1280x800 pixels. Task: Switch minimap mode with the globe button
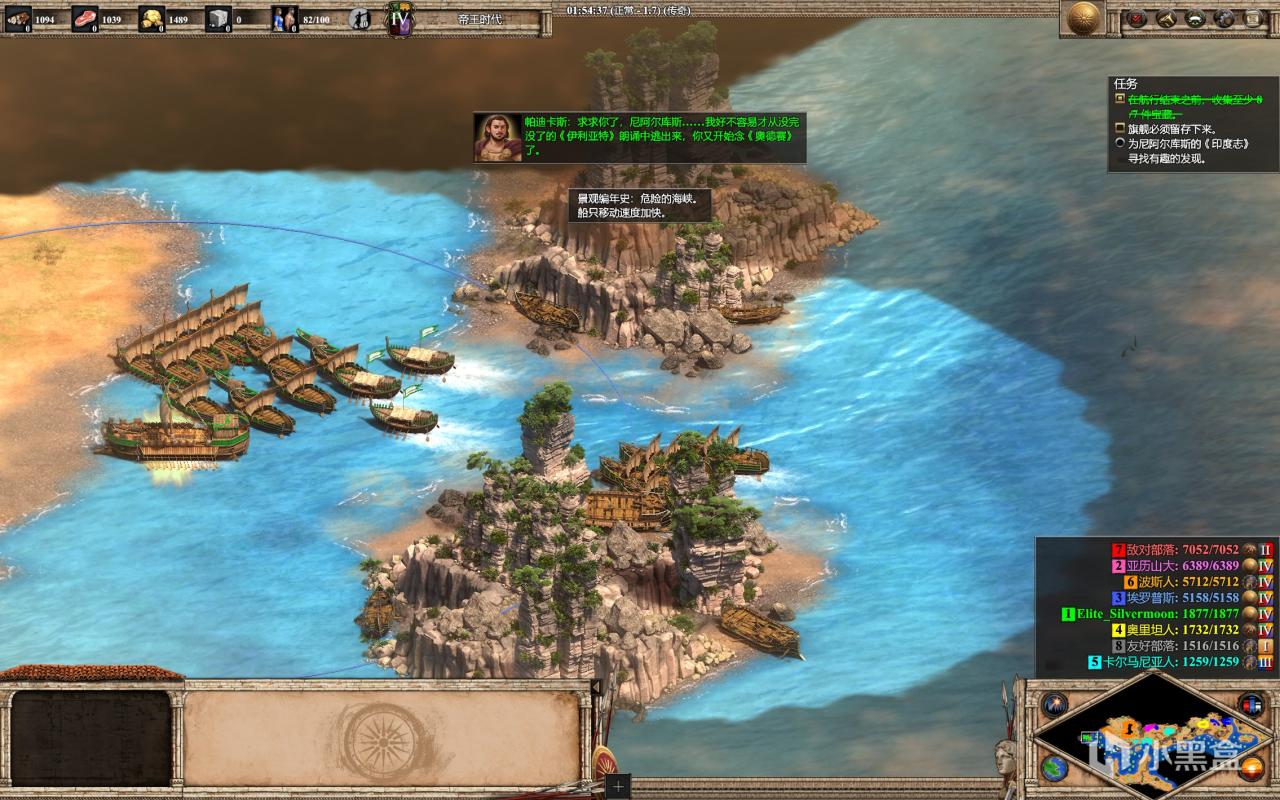pyautogui.click(x=1053, y=768)
